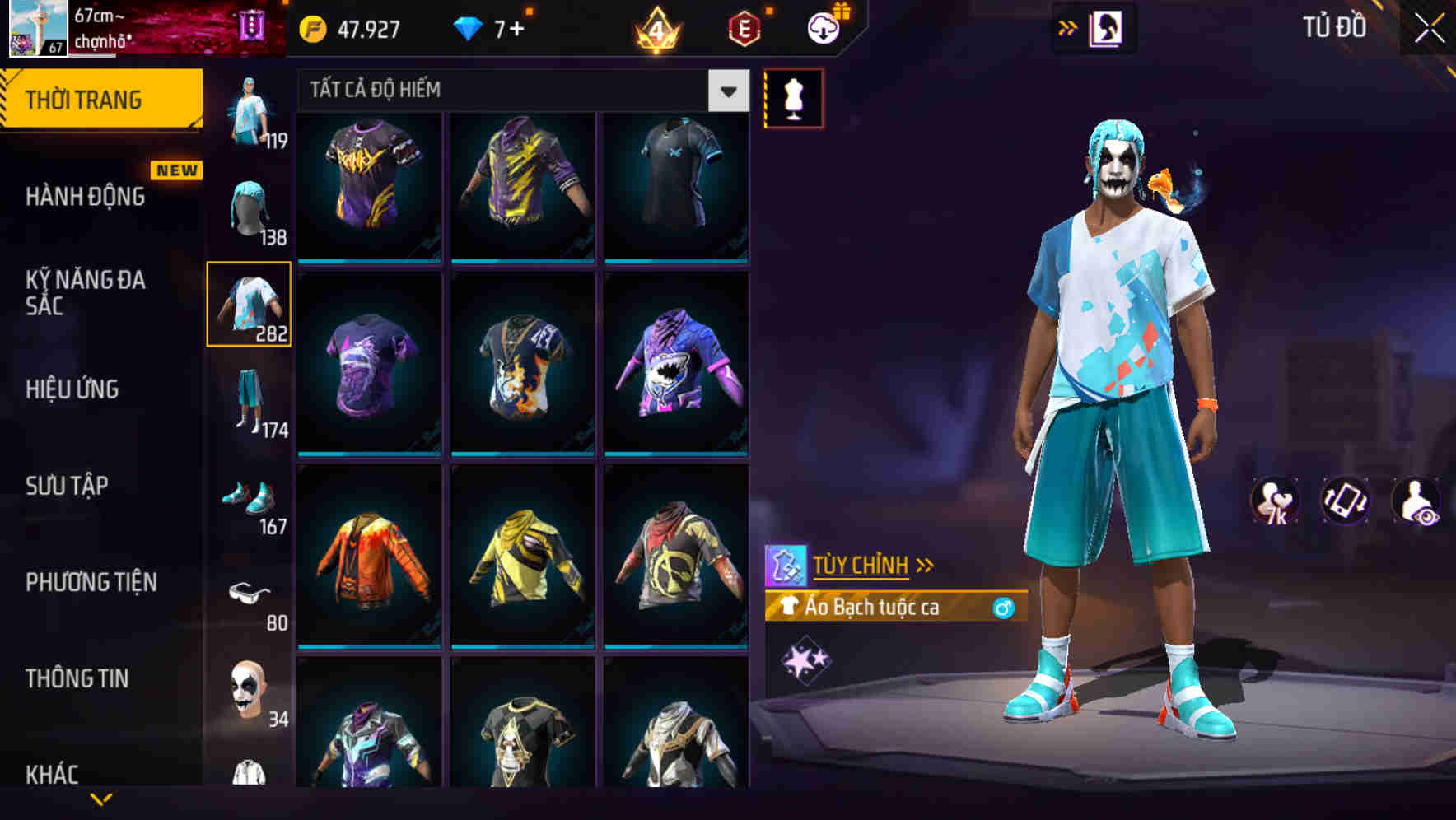Image resolution: width=1456 pixels, height=820 pixels.
Task: Click the double chevron near wardrobe icon
Action: 1068,26
